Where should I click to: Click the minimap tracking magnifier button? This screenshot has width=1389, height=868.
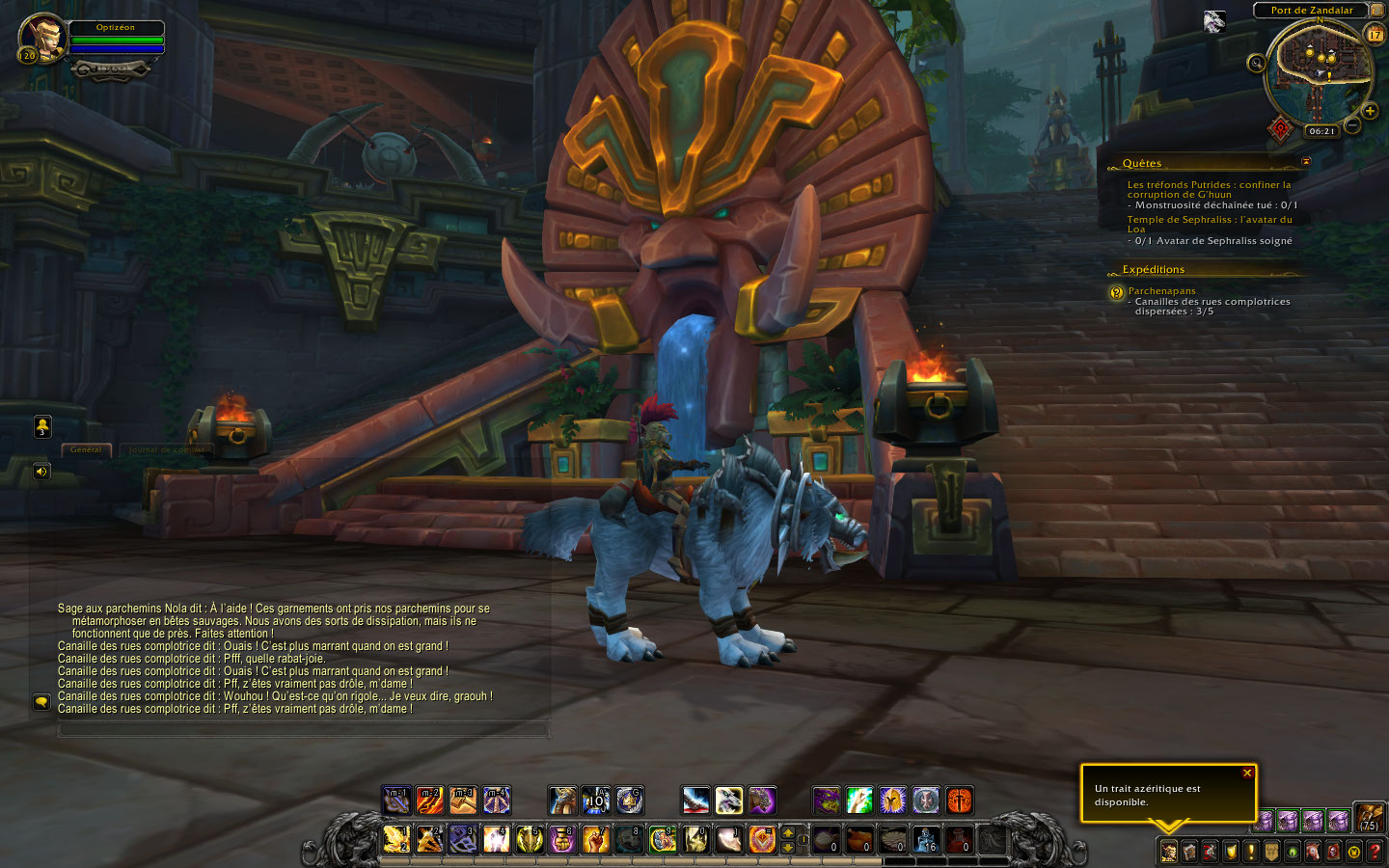(x=1256, y=64)
